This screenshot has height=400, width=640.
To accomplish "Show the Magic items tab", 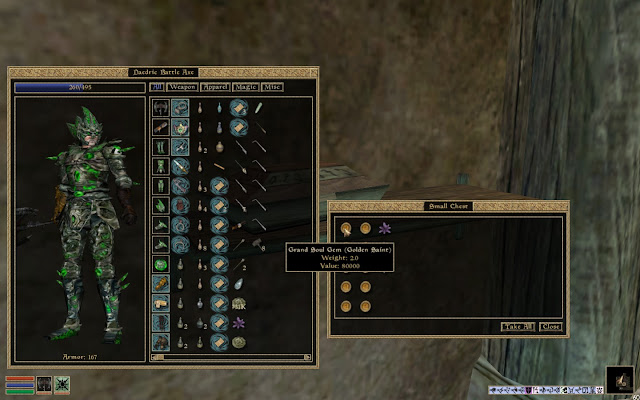I will [x=246, y=87].
